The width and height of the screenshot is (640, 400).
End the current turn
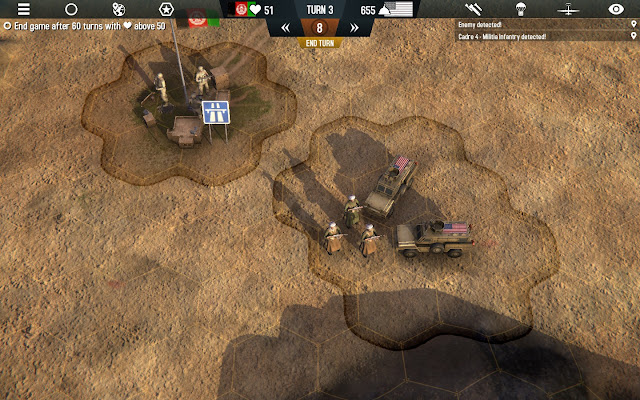319,43
